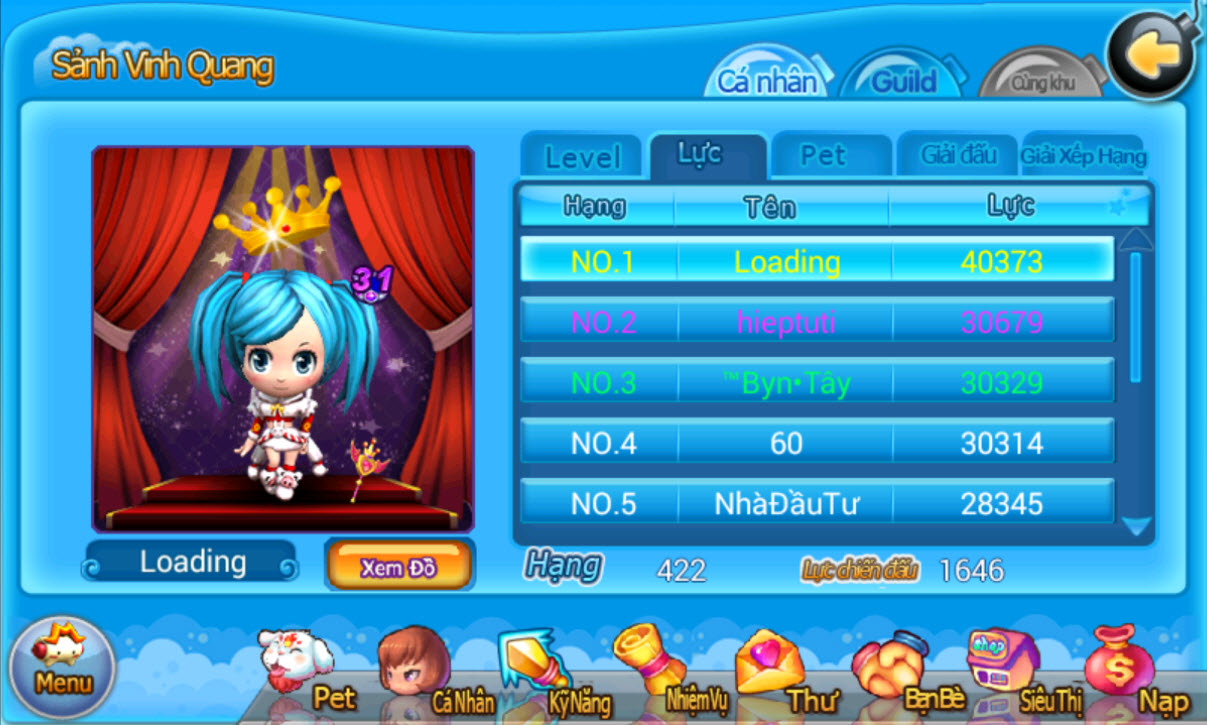Click the ranking list down arrow
Screen dimensions: 1207x725
coord(1135,526)
